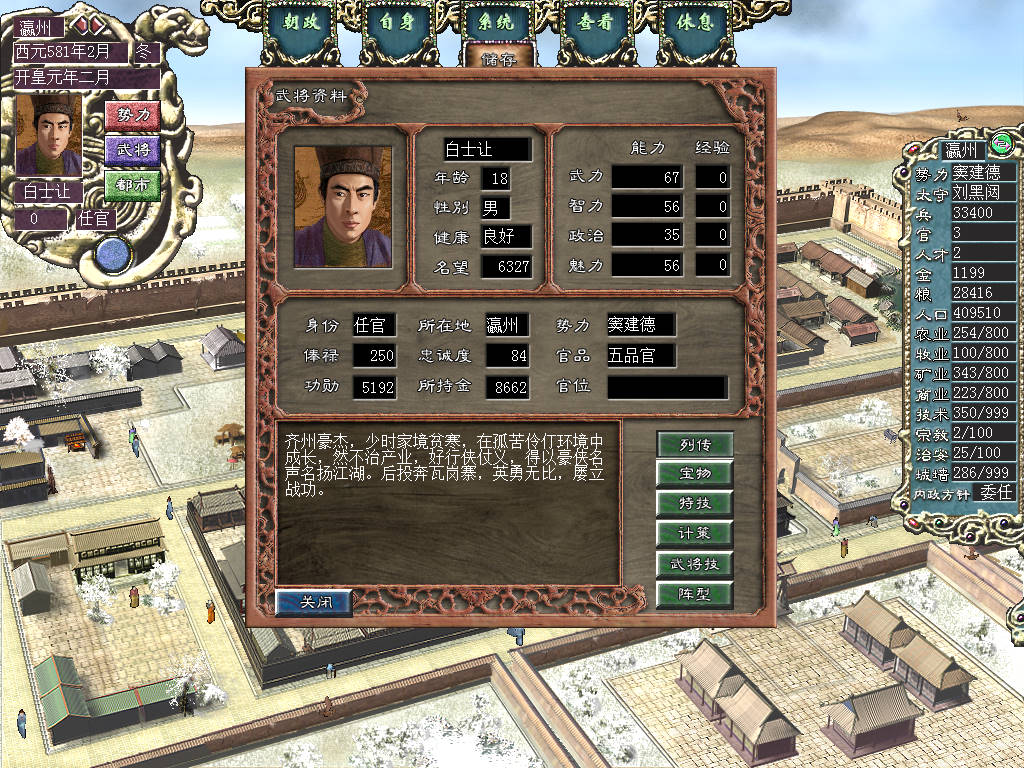The image size is (1024, 768).
Task: View the officer's 宝物 treasures
Action: pos(694,473)
